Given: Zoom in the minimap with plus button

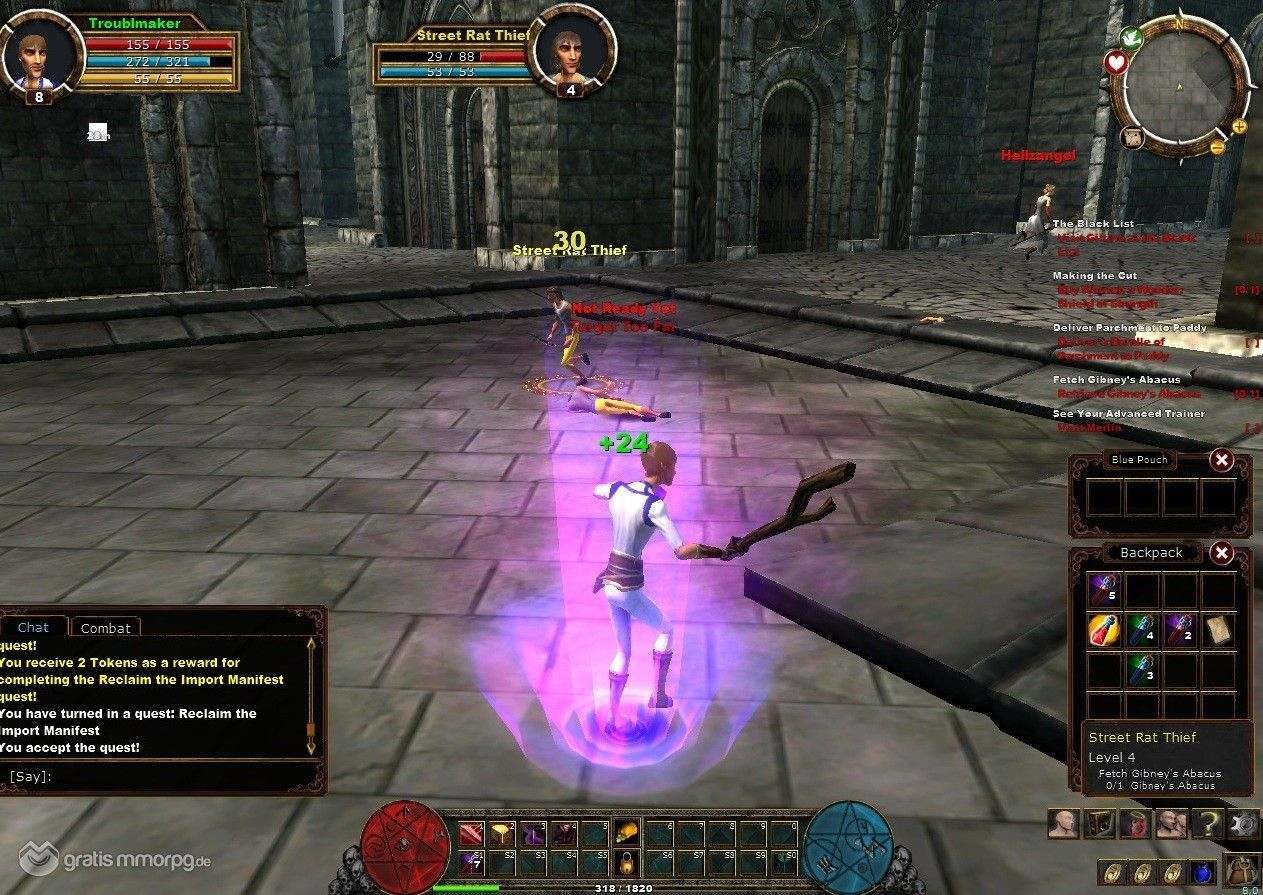Looking at the screenshot, I should (1239, 126).
